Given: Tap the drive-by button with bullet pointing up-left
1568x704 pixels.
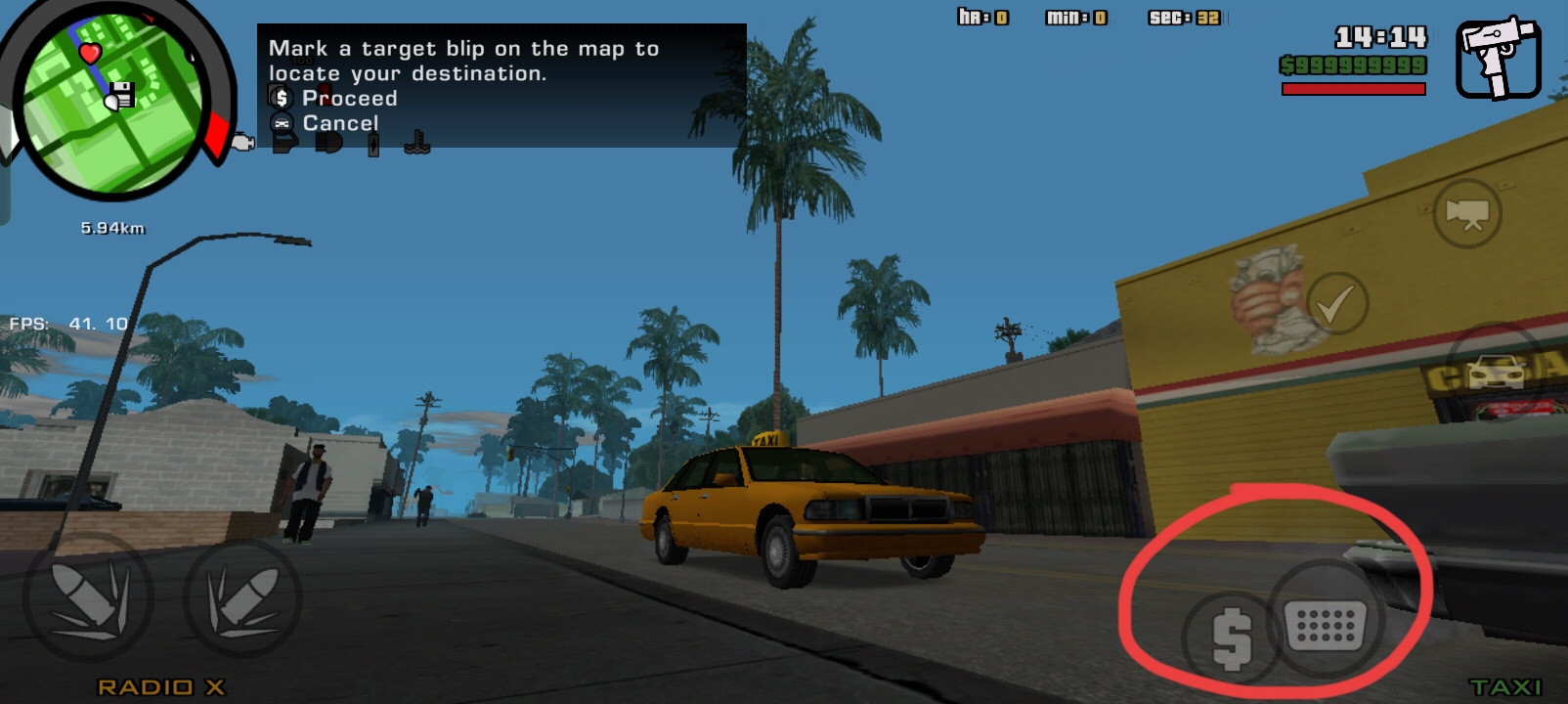Looking at the screenshot, I should (x=88, y=597).
